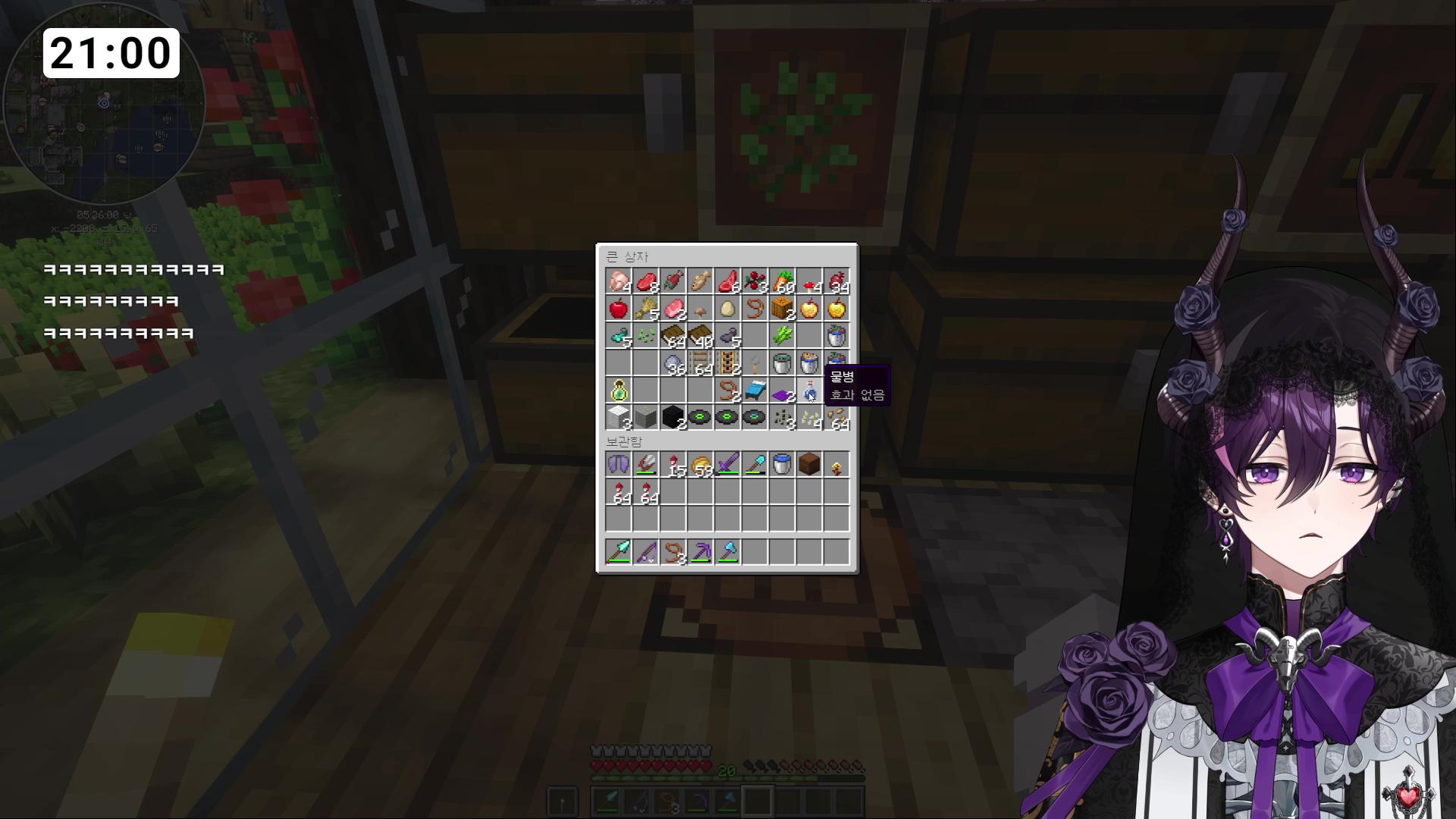Grab the snowball stack of 36
Screen dimensions: 1456x819
coord(673,364)
